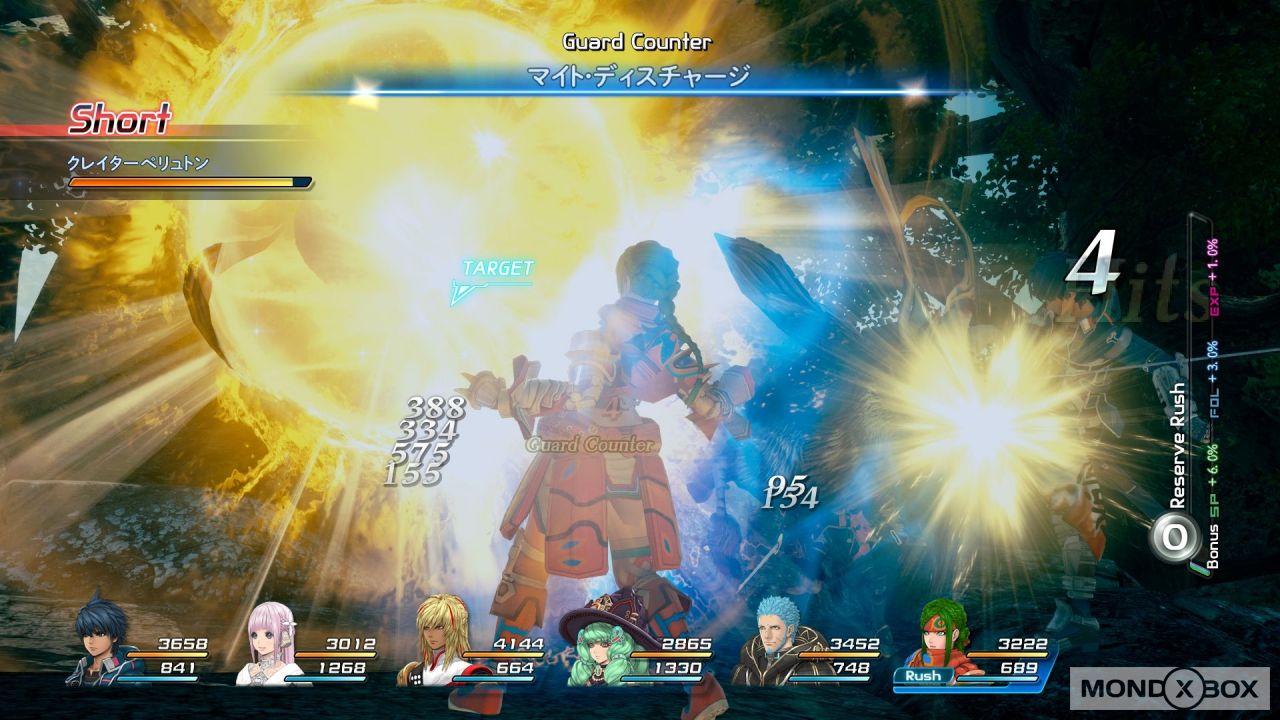This screenshot has width=1280, height=720.
Task: Open the MondoXbox watermark logo
Action: 1168,688
